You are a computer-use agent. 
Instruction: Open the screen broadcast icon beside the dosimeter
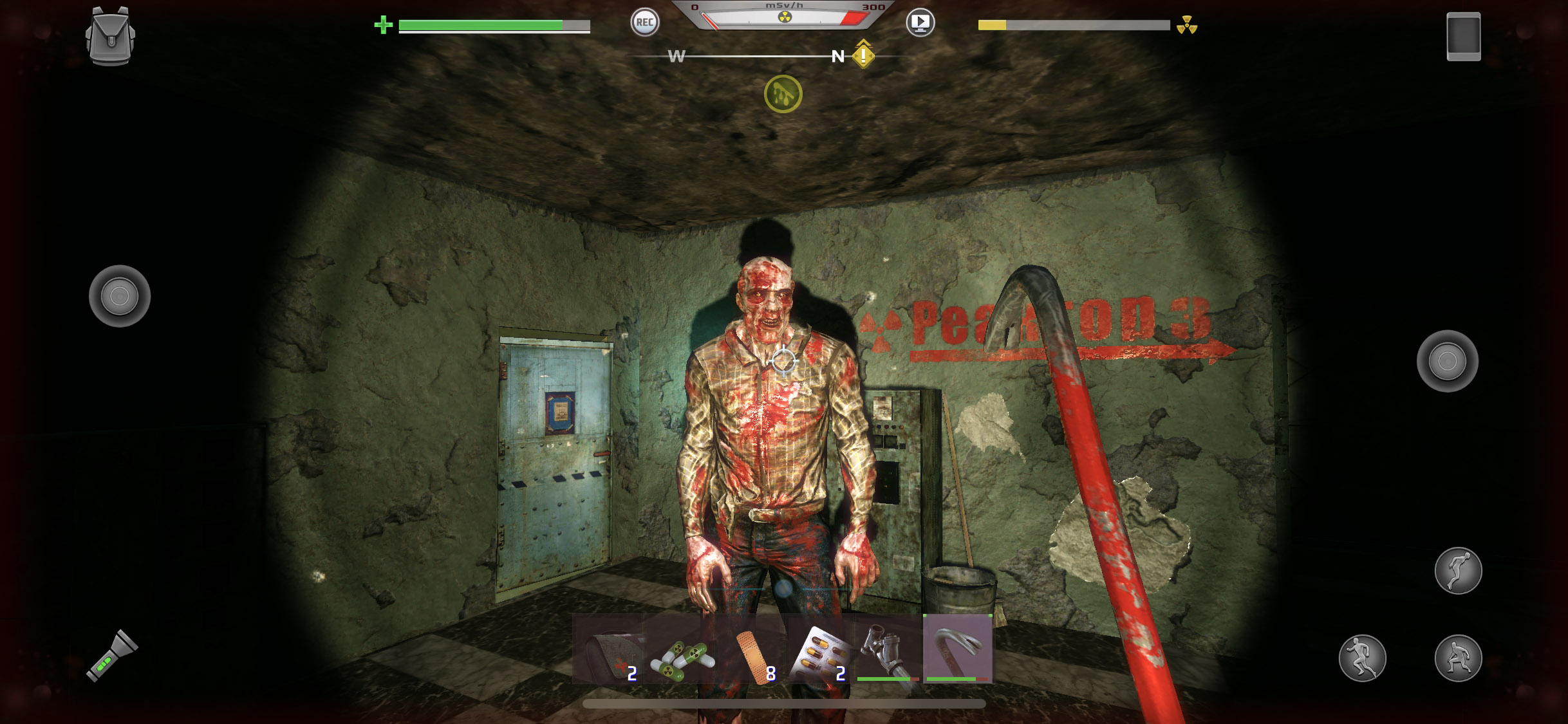point(920,23)
